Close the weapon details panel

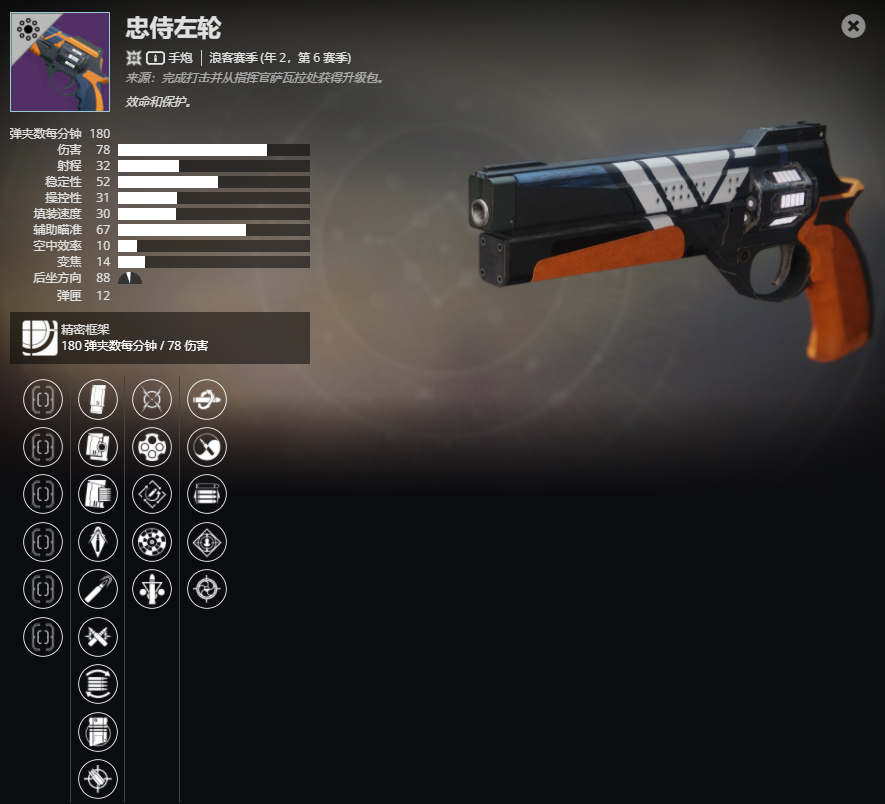pyautogui.click(x=853, y=26)
